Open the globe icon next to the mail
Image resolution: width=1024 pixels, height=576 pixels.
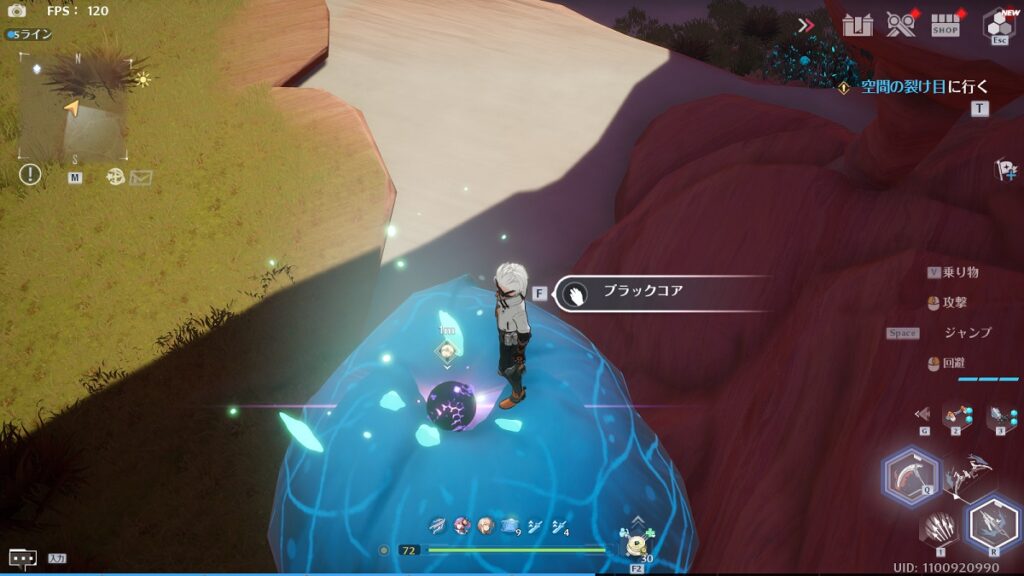[115, 176]
